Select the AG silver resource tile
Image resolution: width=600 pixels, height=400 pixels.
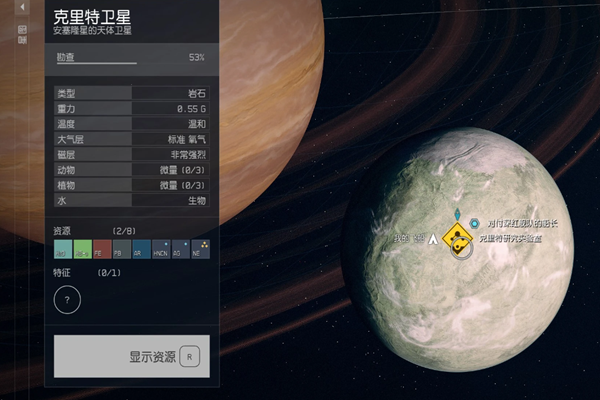pos(181,248)
